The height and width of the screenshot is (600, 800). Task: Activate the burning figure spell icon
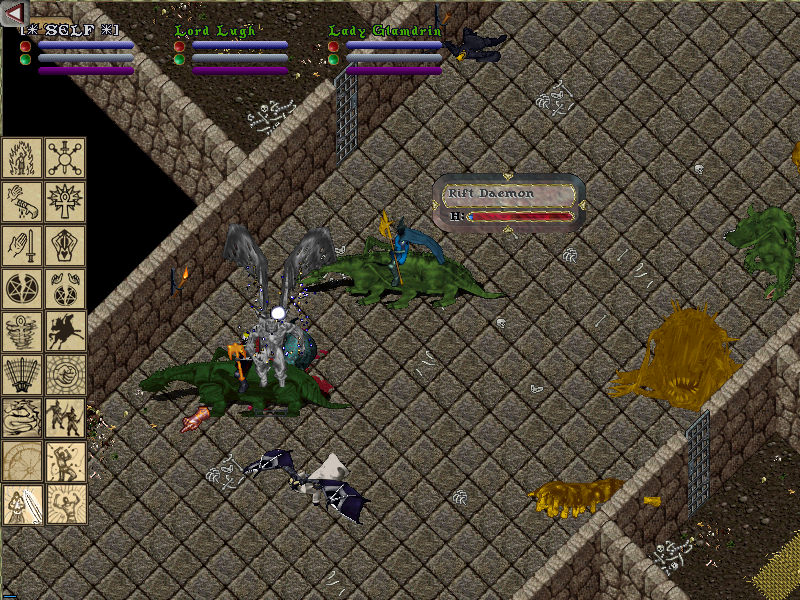pyautogui.click(x=23, y=157)
